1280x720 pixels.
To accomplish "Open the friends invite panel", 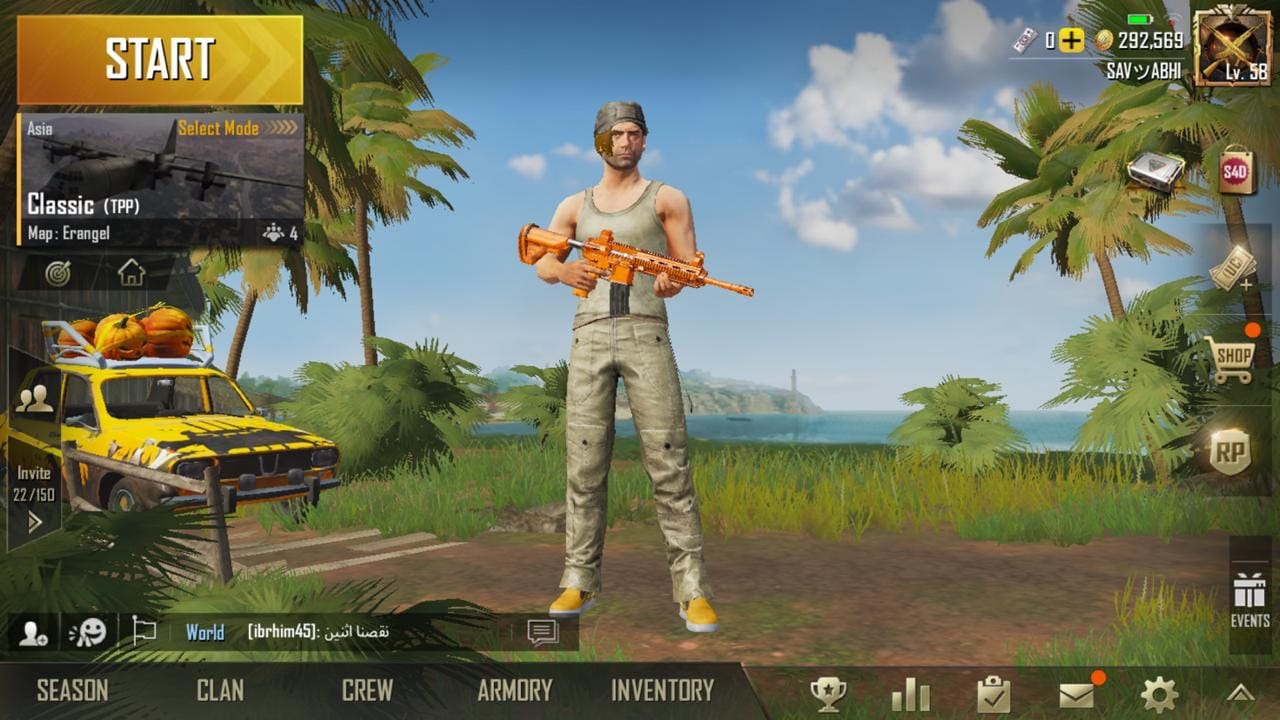I will tap(34, 450).
